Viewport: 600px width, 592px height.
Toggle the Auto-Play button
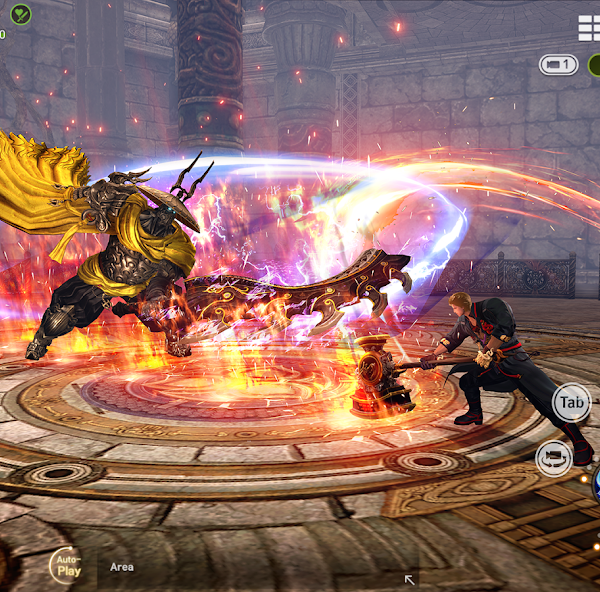coord(69,567)
